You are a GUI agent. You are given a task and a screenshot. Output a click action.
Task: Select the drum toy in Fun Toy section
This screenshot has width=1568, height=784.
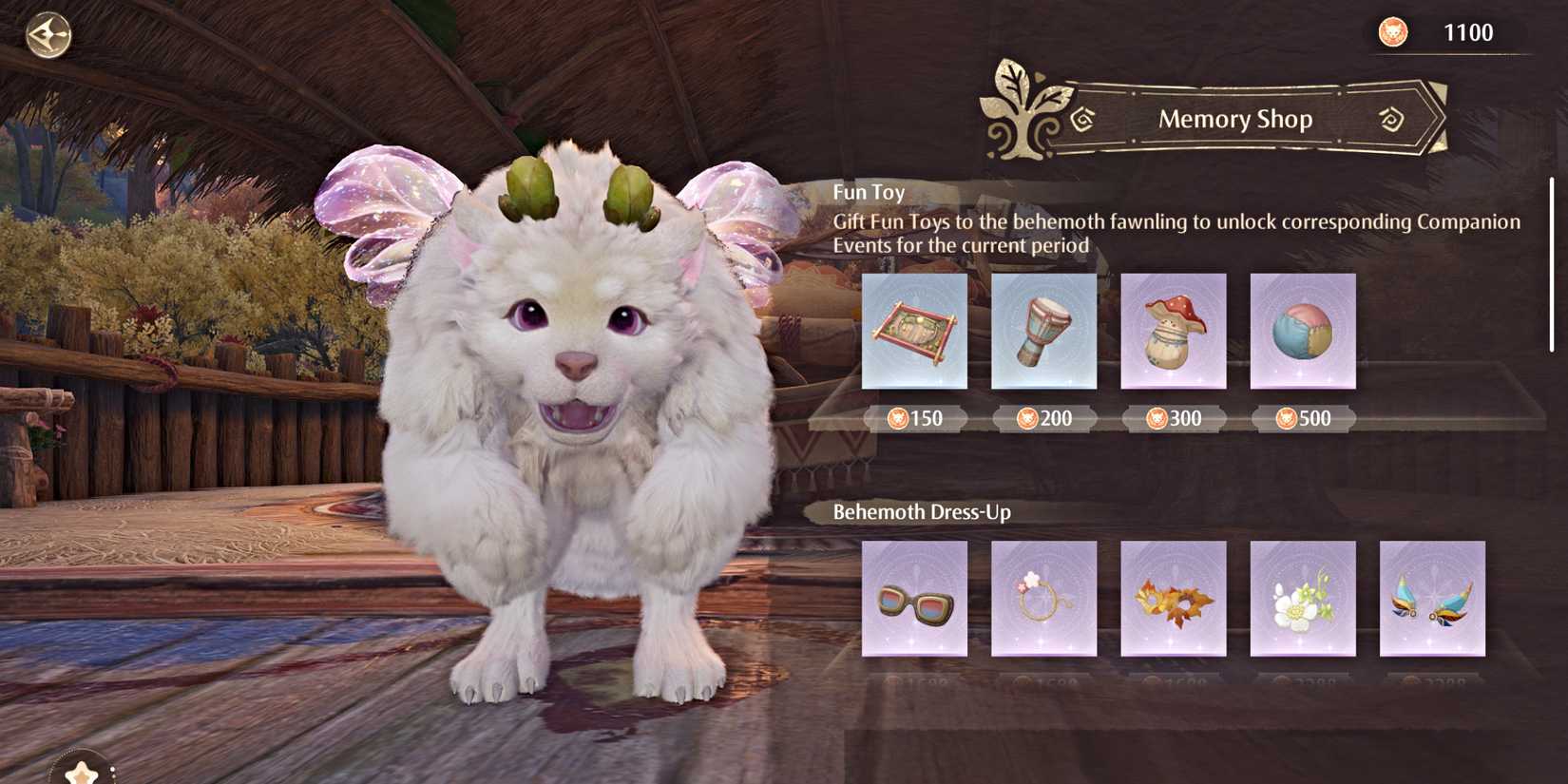[x=1043, y=331]
